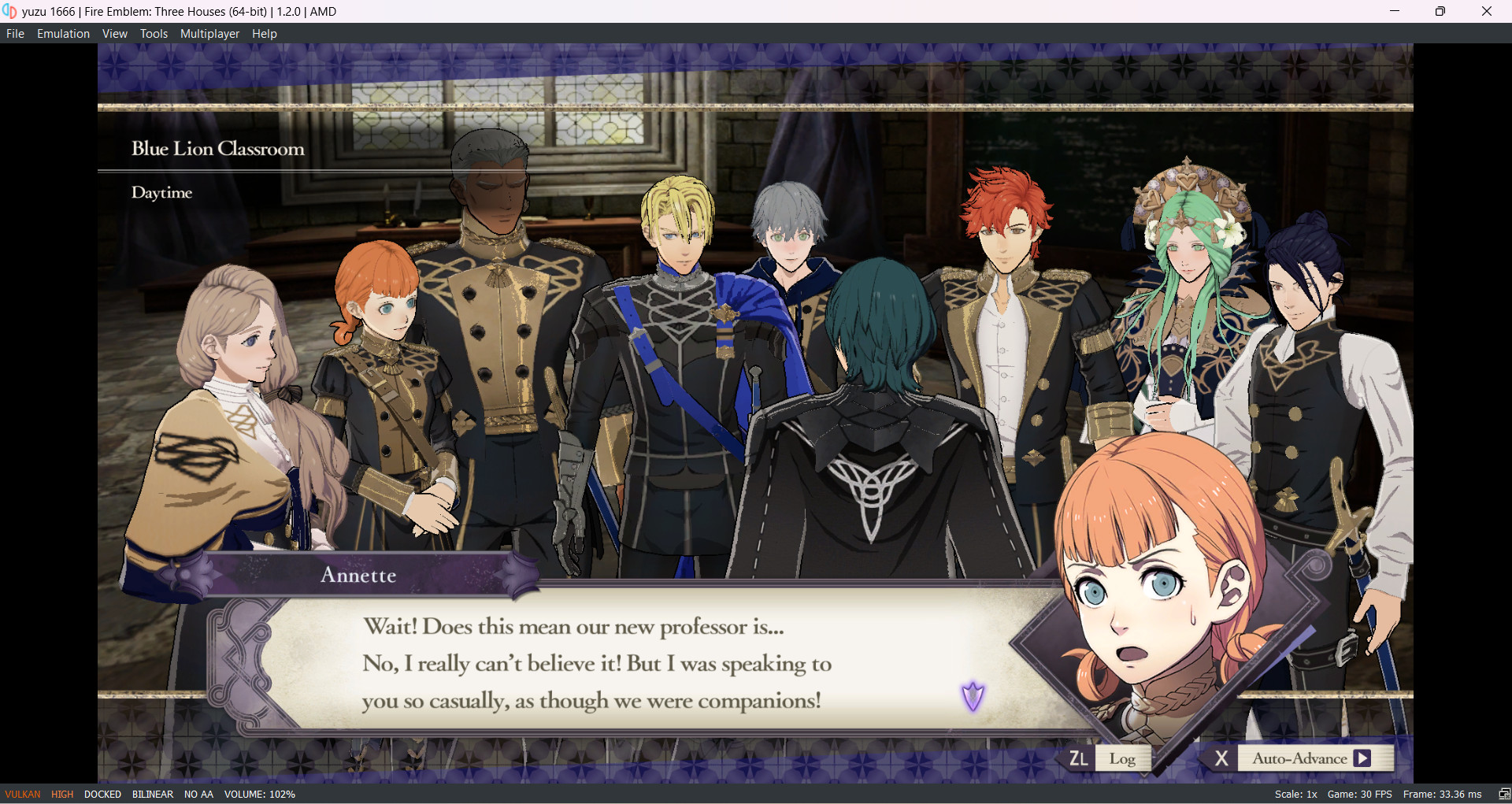Click VOLUME 102% to adjust volume

click(x=260, y=794)
